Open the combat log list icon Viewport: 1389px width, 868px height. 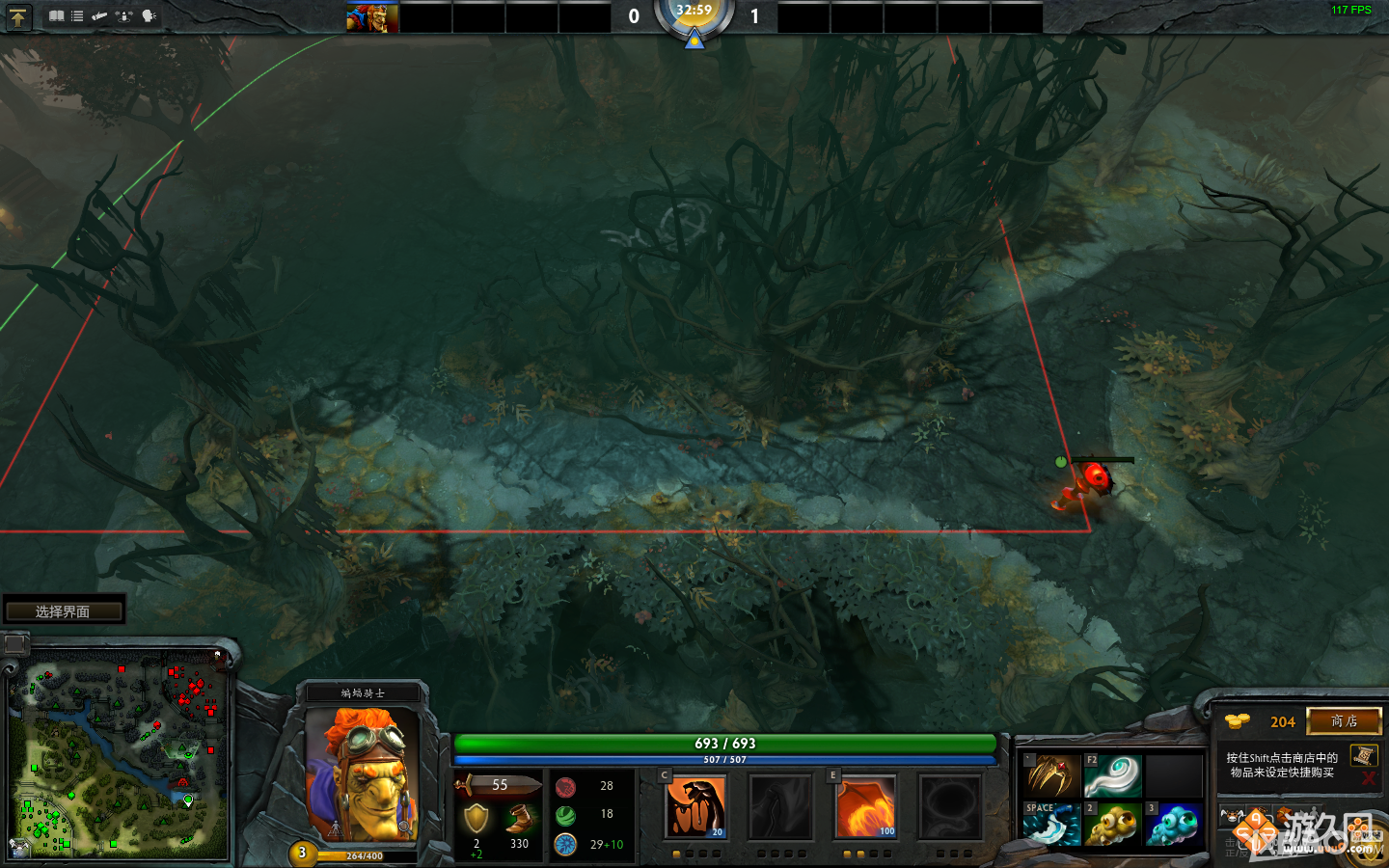click(77, 15)
